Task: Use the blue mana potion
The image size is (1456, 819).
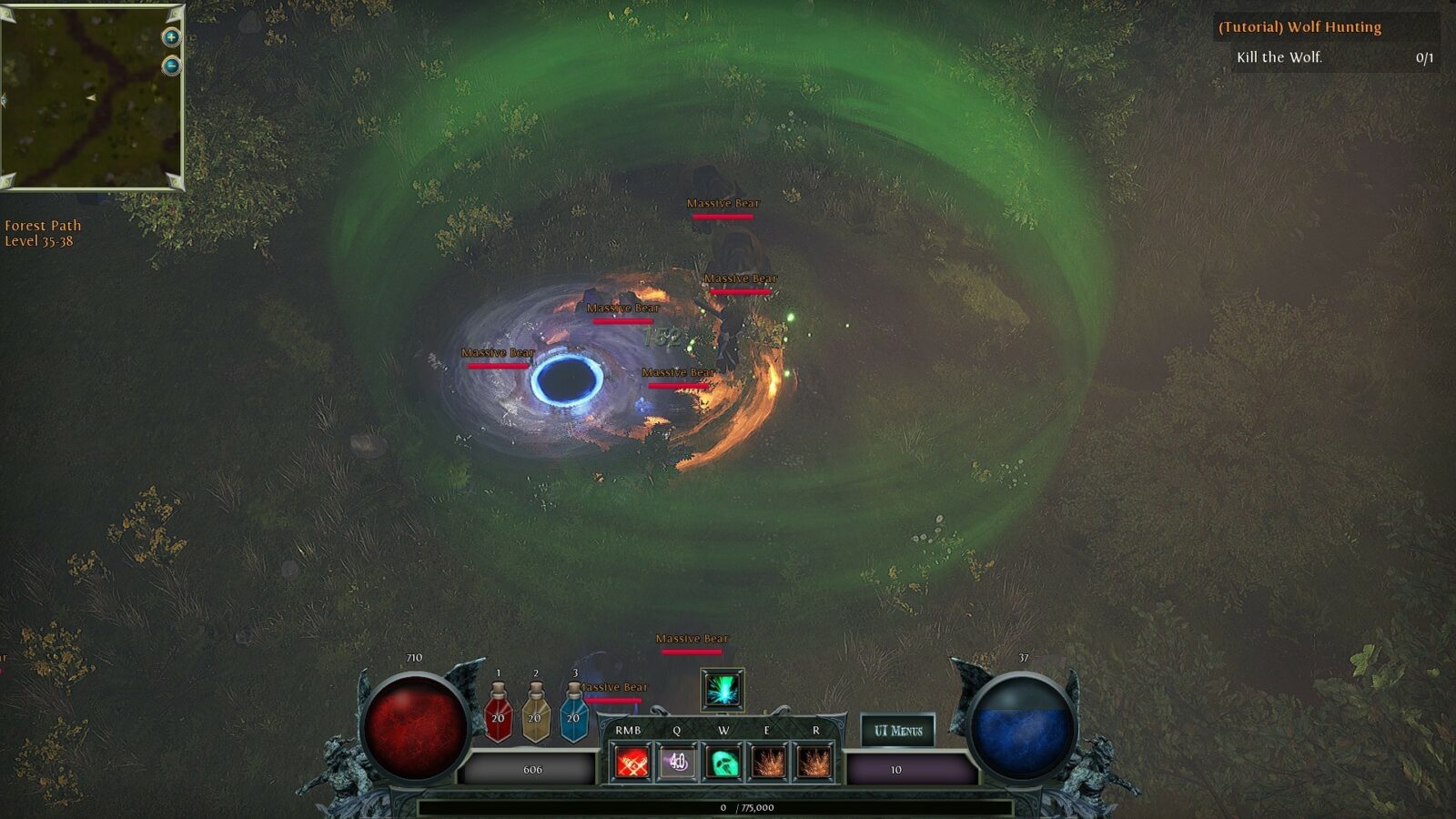Action: (573, 714)
